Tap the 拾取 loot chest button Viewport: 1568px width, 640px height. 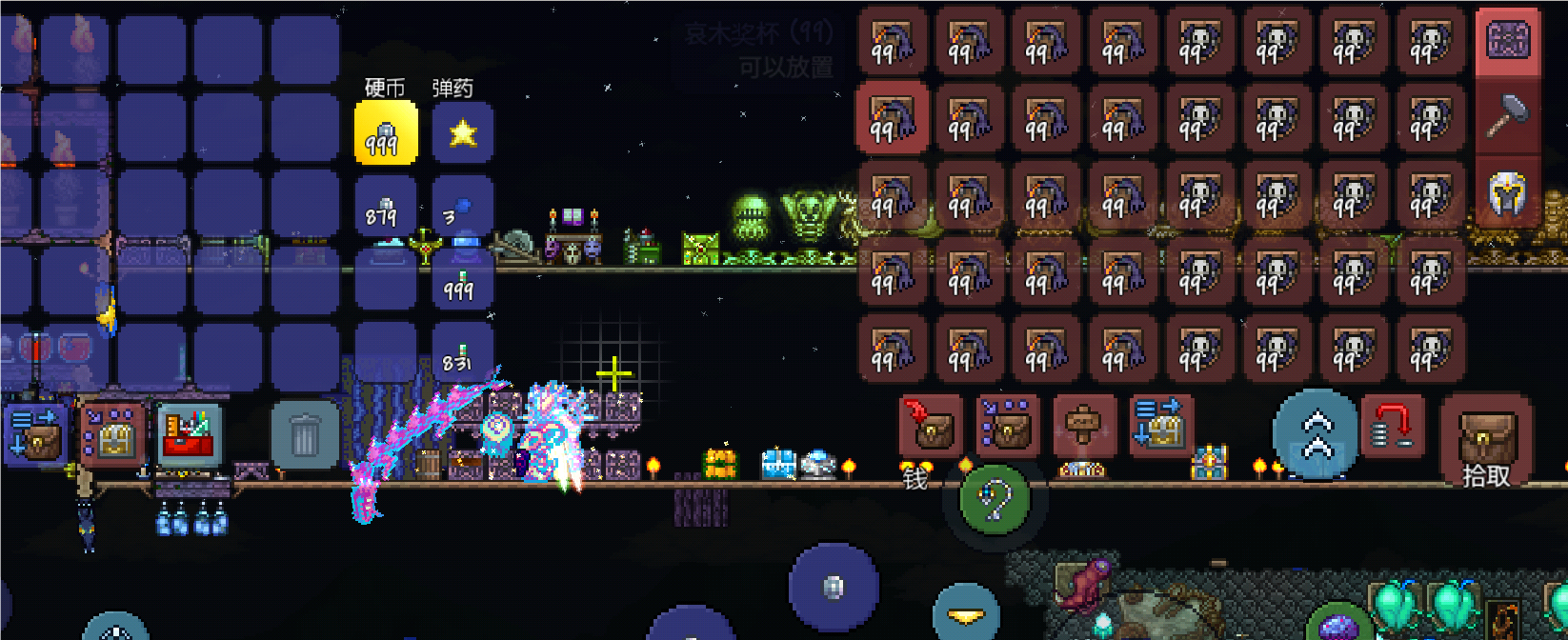coord(1486,440)
